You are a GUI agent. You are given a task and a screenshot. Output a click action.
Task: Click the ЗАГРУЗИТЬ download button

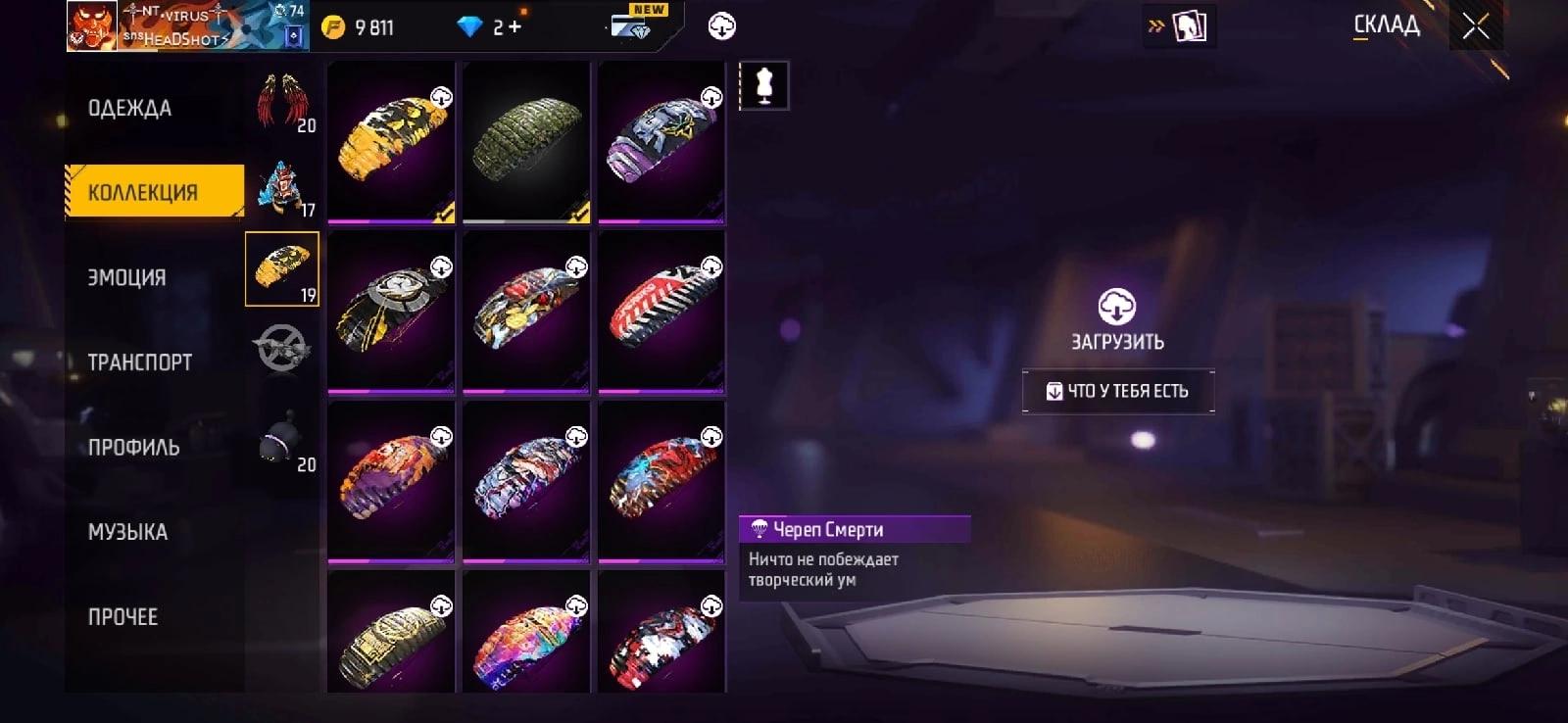pyautogui.click(x=1117, y=320)
